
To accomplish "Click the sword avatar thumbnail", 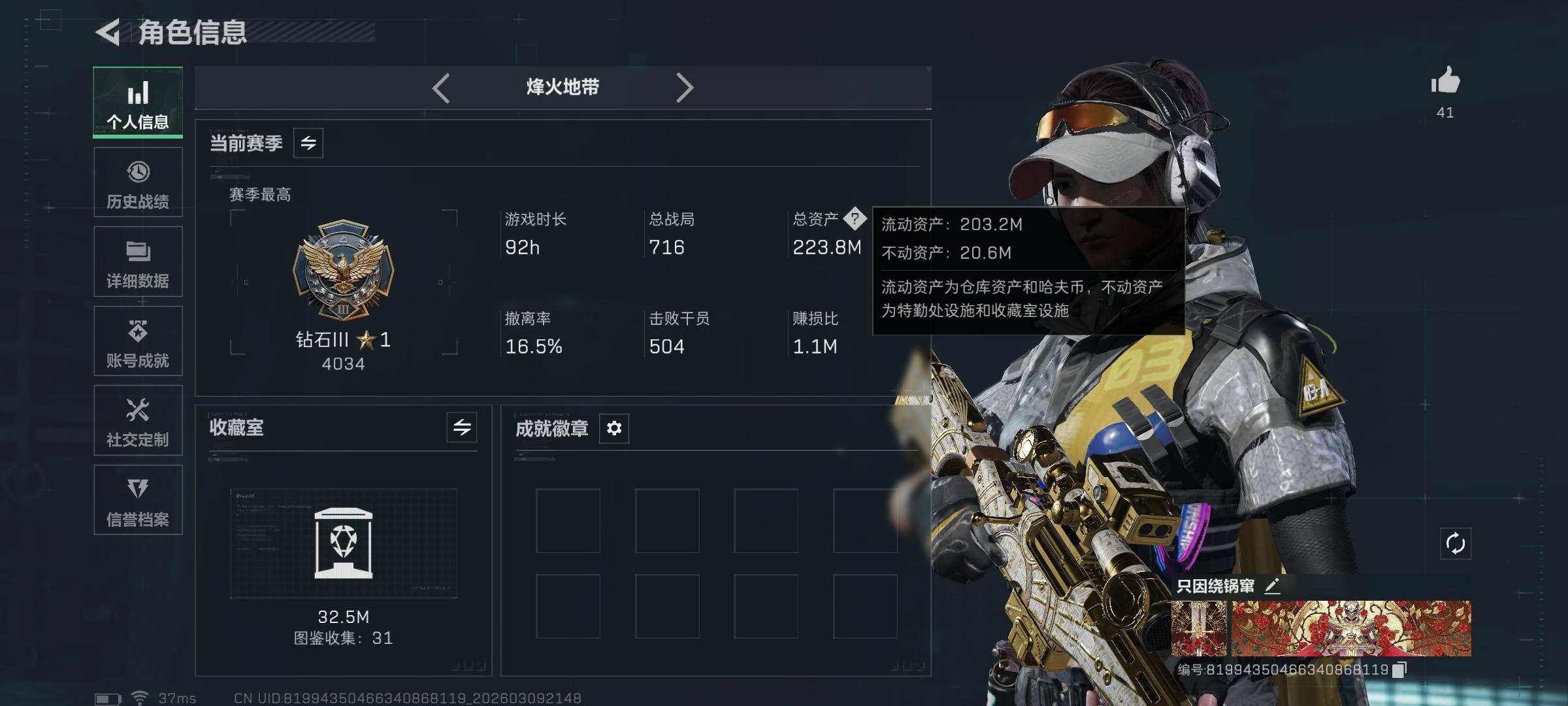I will [1199, 629].
